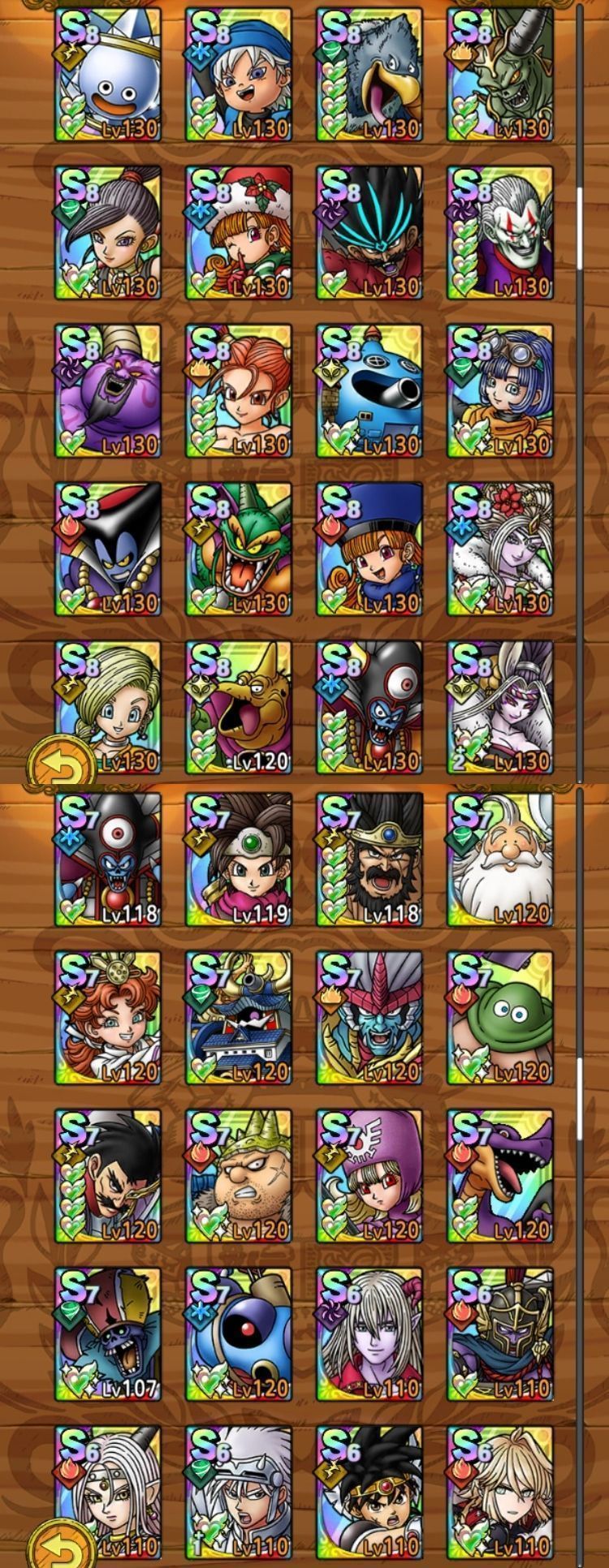
Task: Pick the one-eyed wizard card at Lv118
Action: [x=108, y=860]
